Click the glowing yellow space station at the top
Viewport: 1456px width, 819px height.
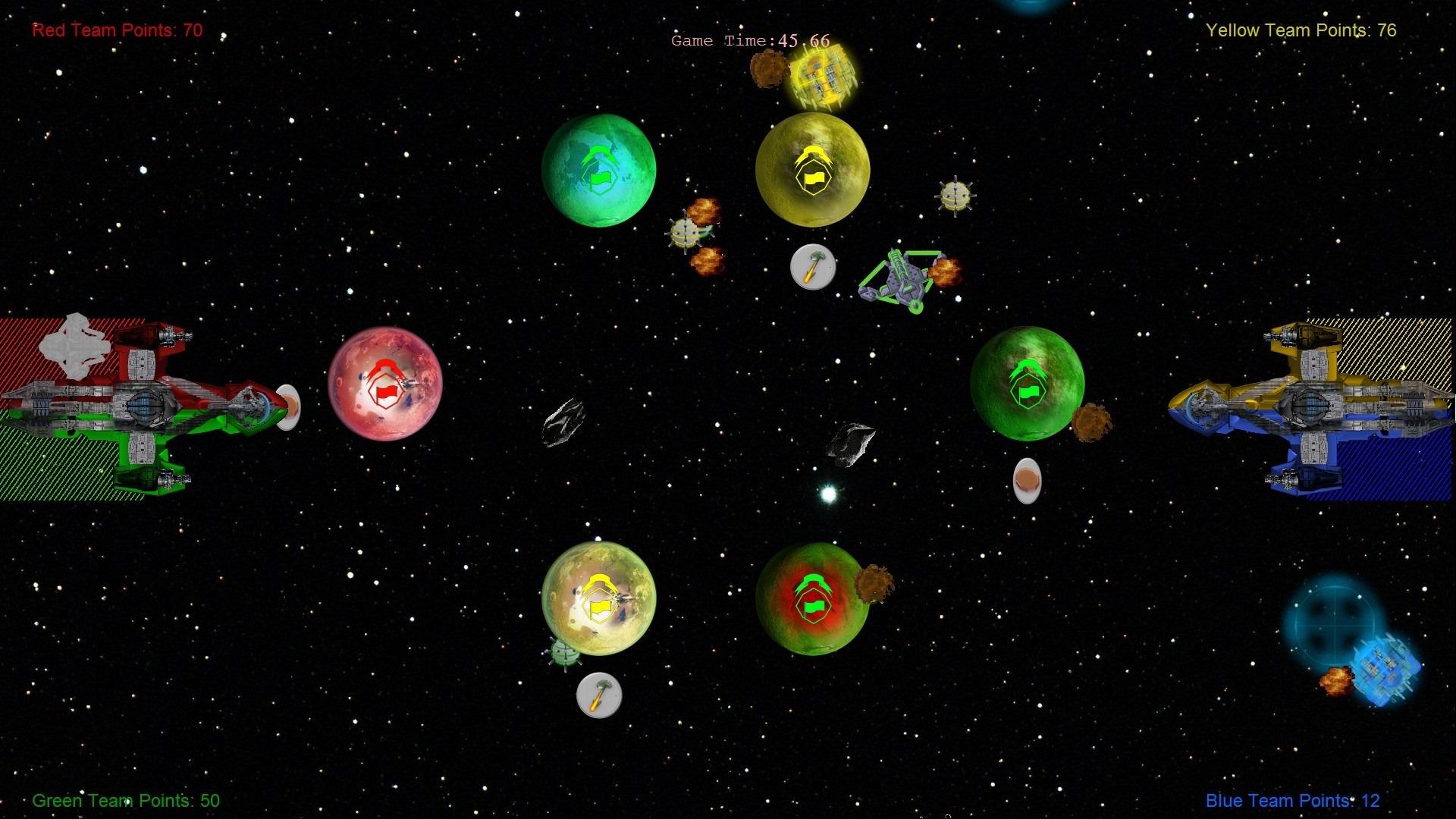821,78
